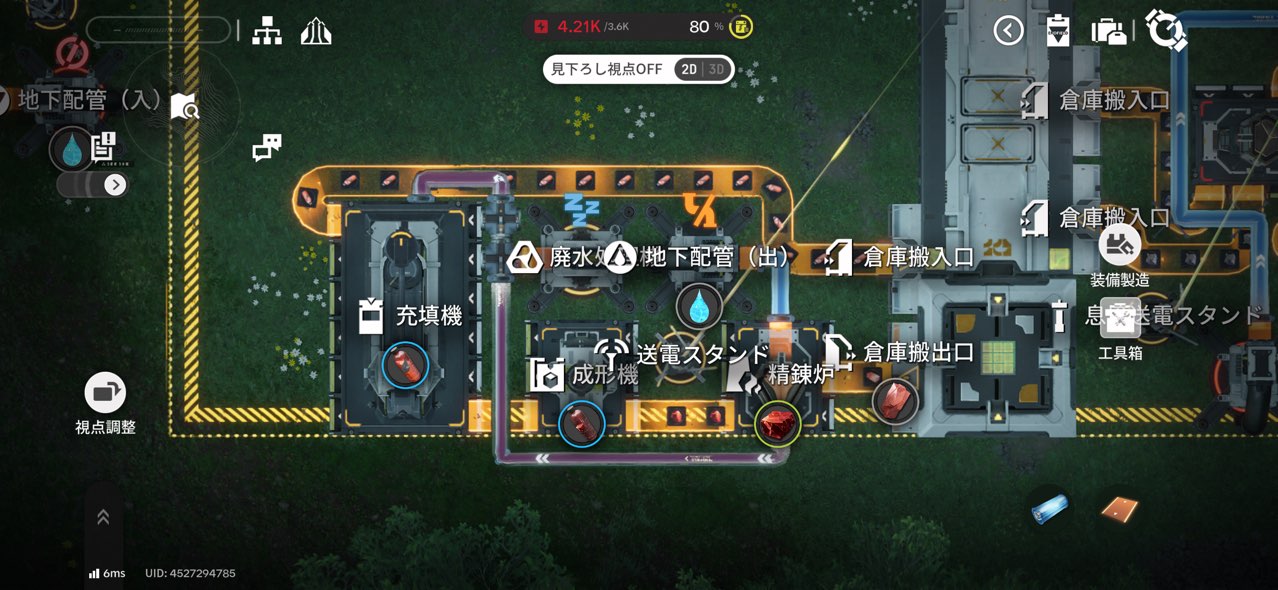
Task: Click the circular ring icon beside the briefcase
Action: pyautogui.click(x=1165, y=30)
